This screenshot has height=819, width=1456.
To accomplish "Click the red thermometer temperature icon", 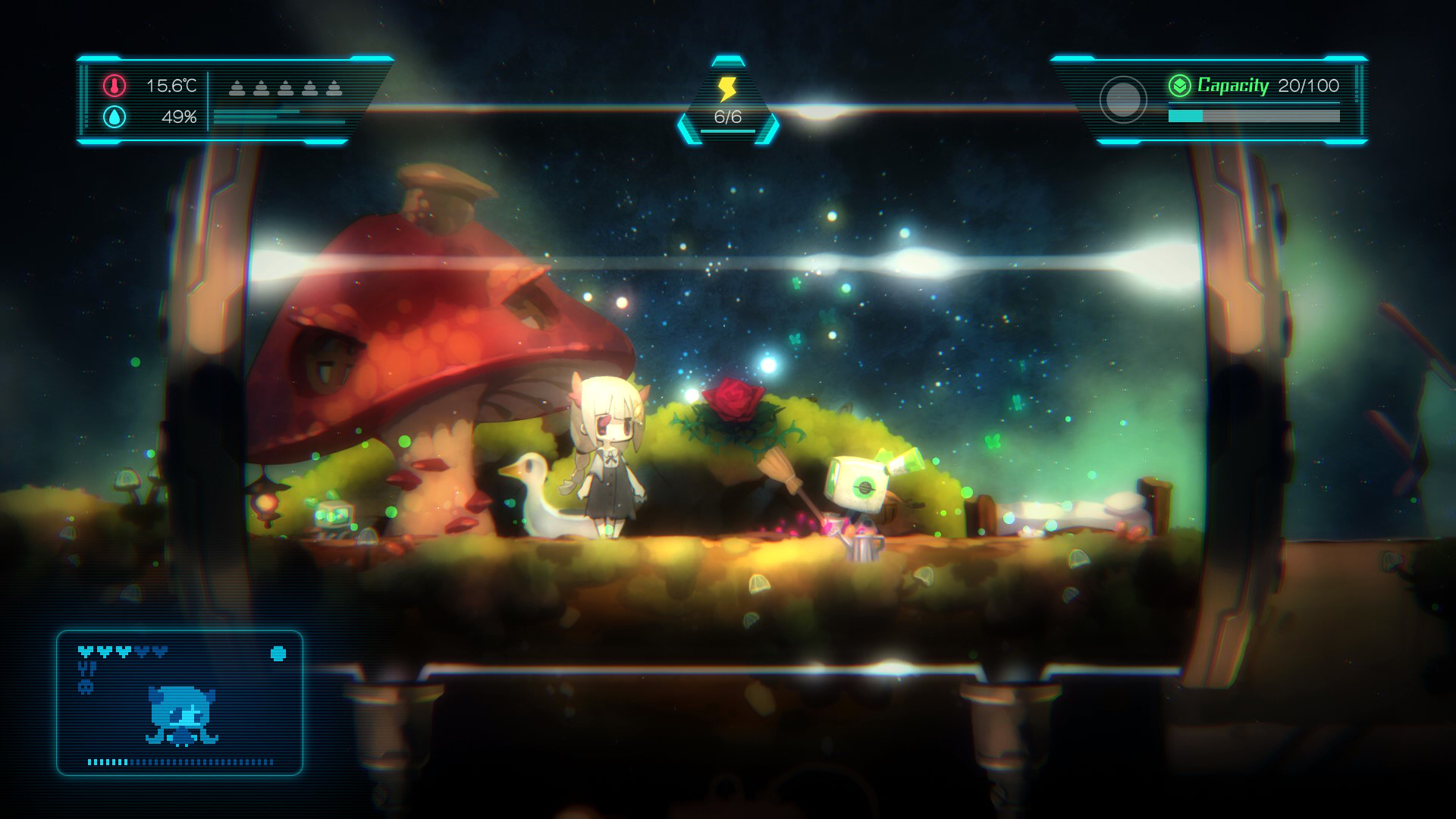I will 114,86.
